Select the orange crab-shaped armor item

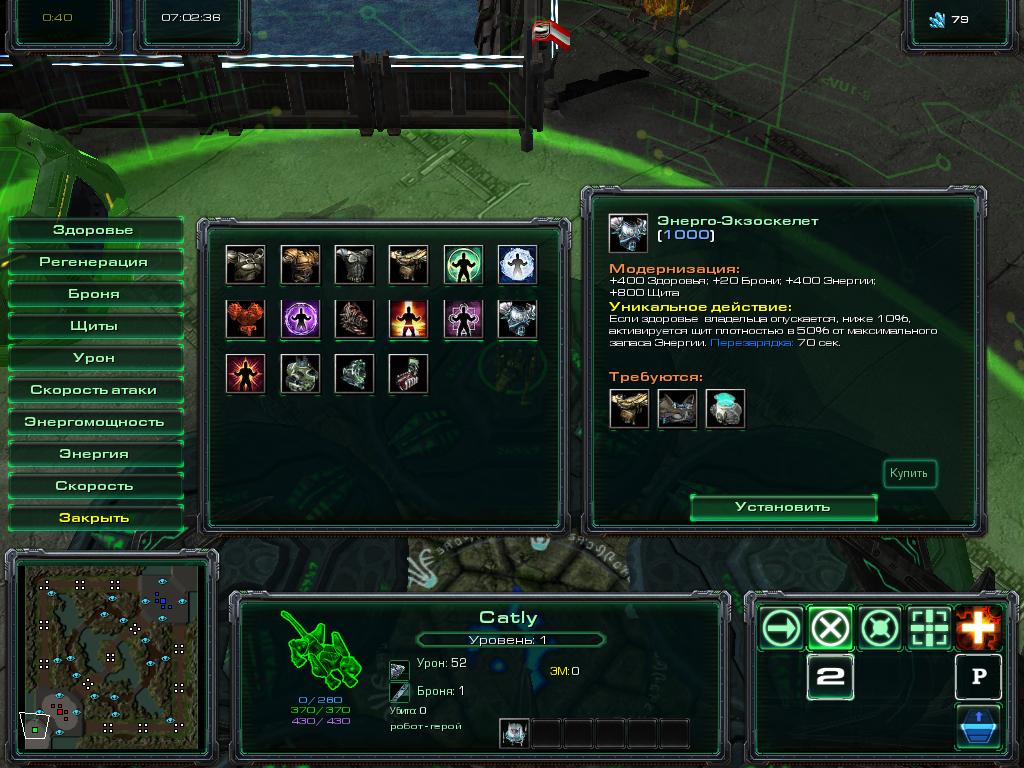click(245, 319)
